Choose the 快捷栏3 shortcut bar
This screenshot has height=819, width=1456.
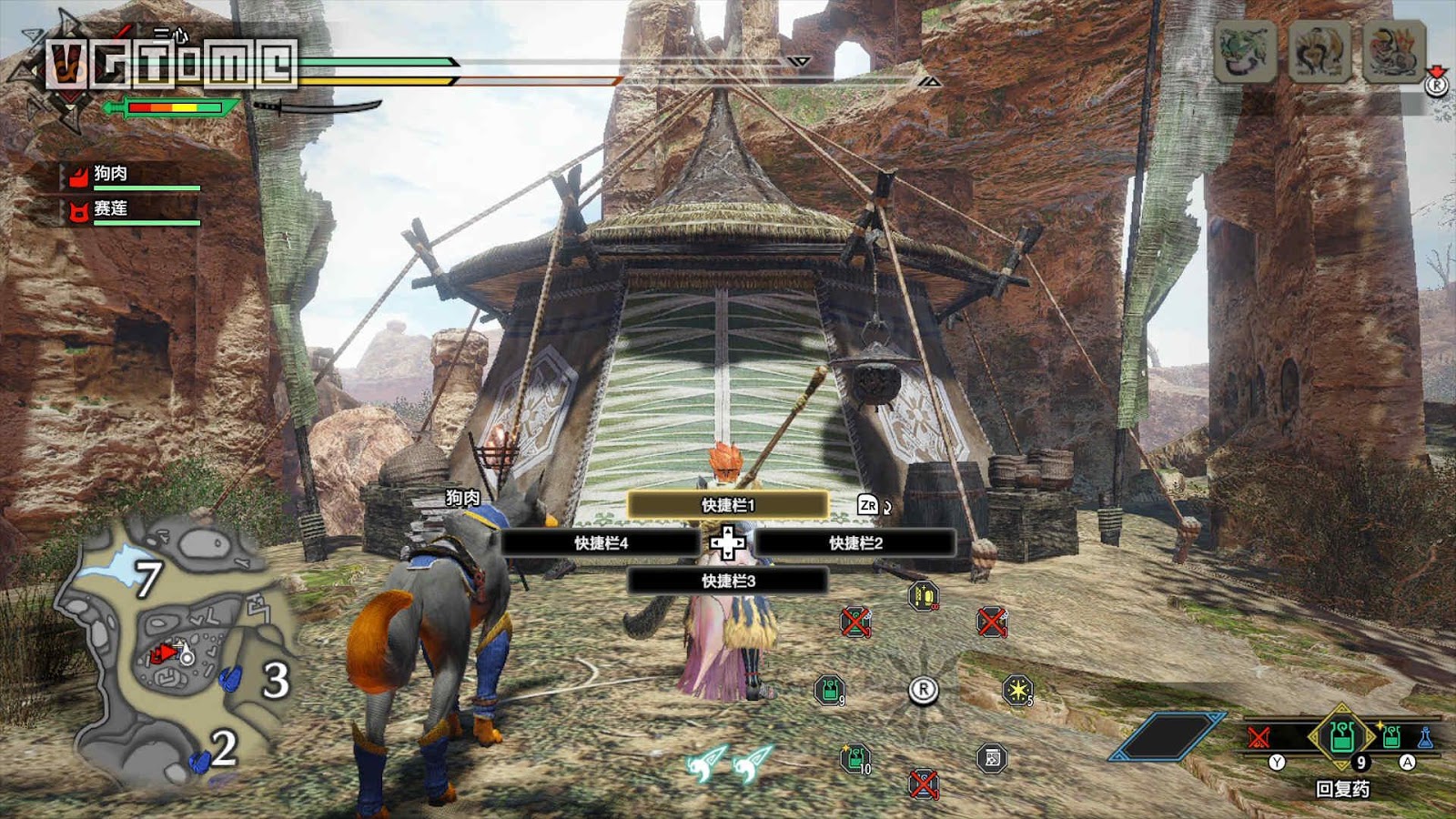tap(727, 581)
